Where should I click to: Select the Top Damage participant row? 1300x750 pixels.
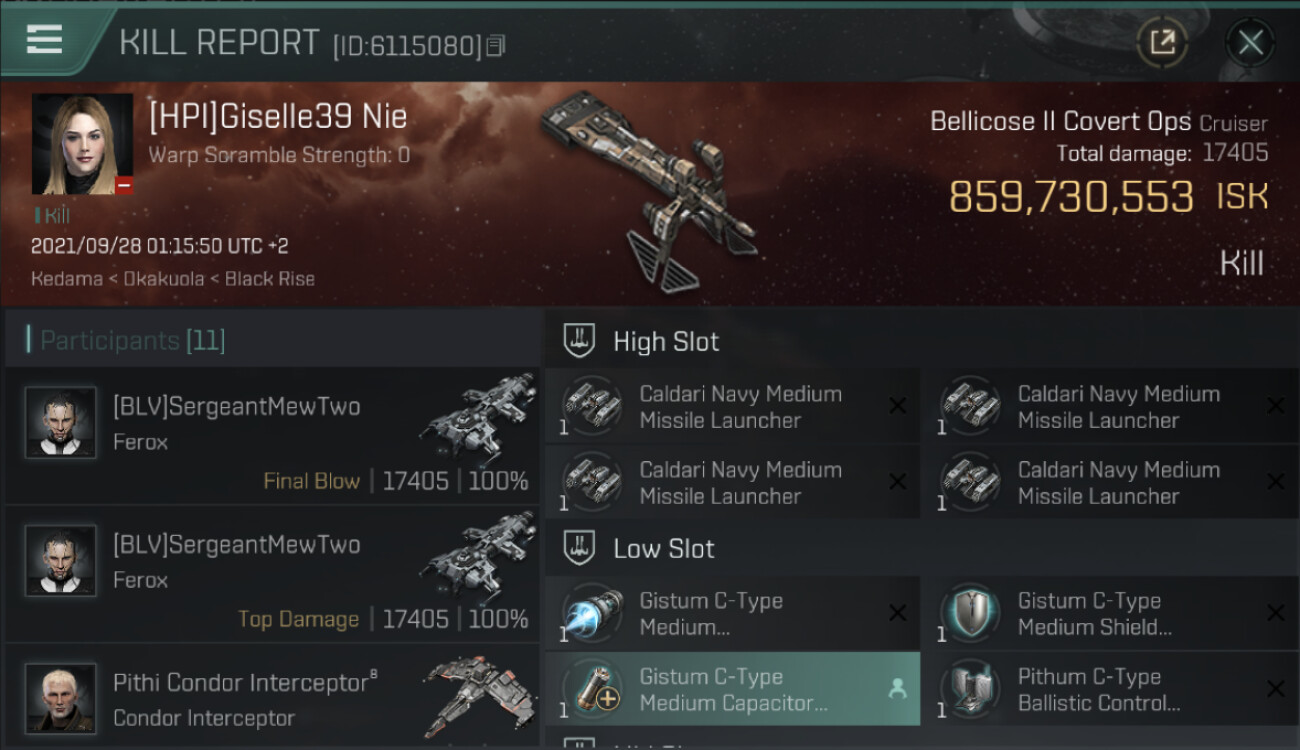click(272, 574)
